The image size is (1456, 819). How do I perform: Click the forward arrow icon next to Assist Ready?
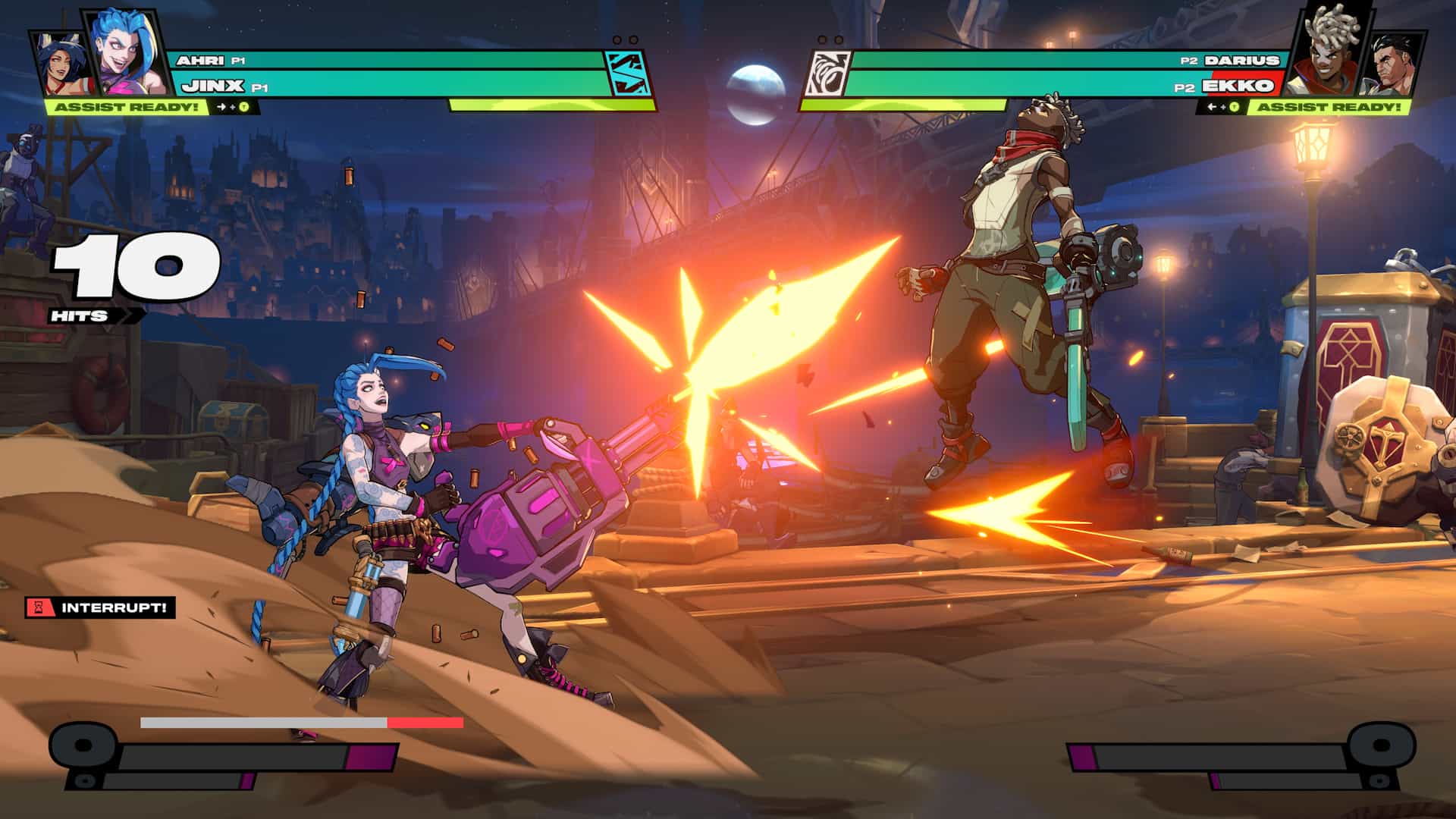221,107
